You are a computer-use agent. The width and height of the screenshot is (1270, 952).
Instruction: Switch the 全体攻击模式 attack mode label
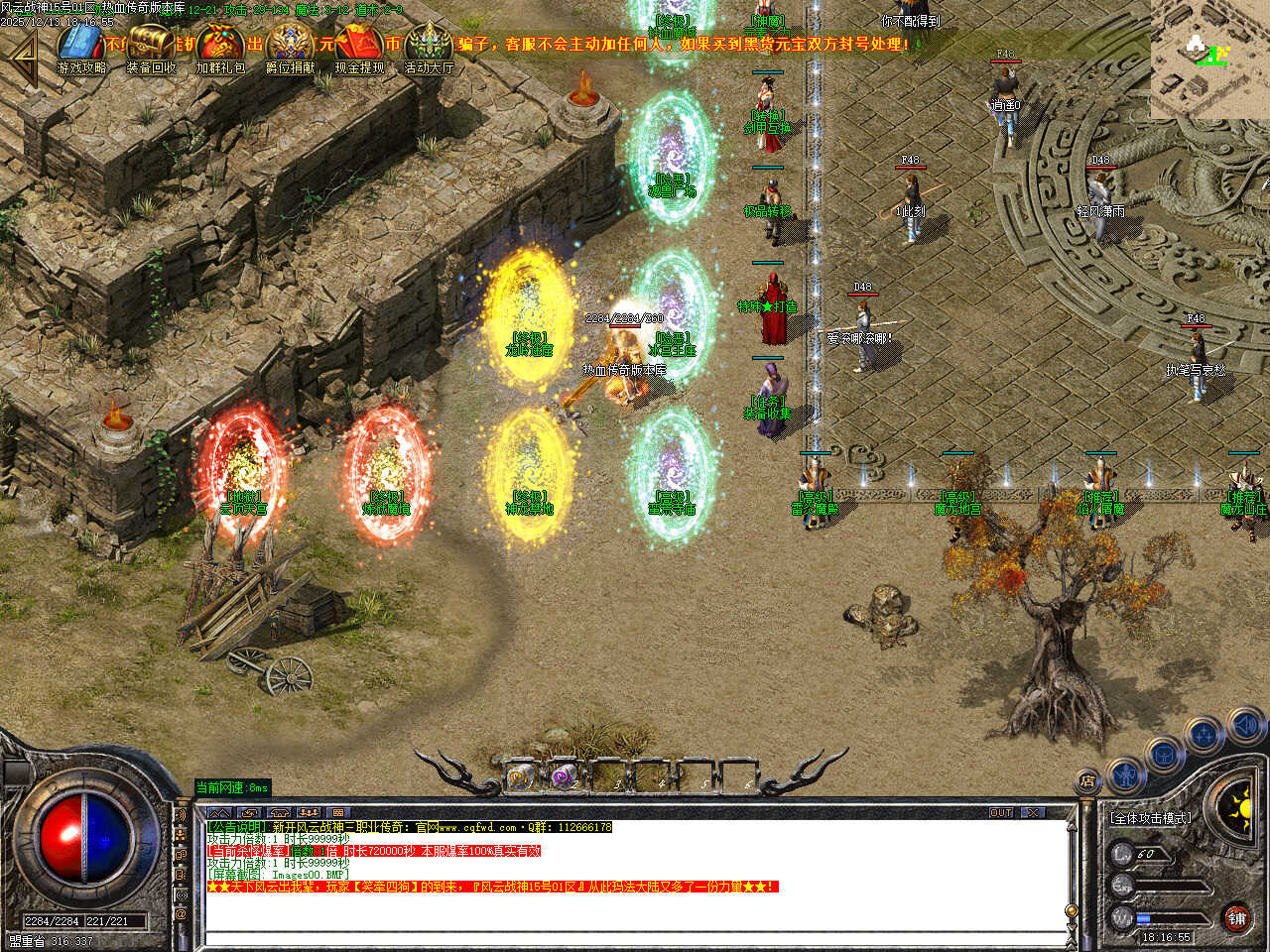[x=1151, y=818]
